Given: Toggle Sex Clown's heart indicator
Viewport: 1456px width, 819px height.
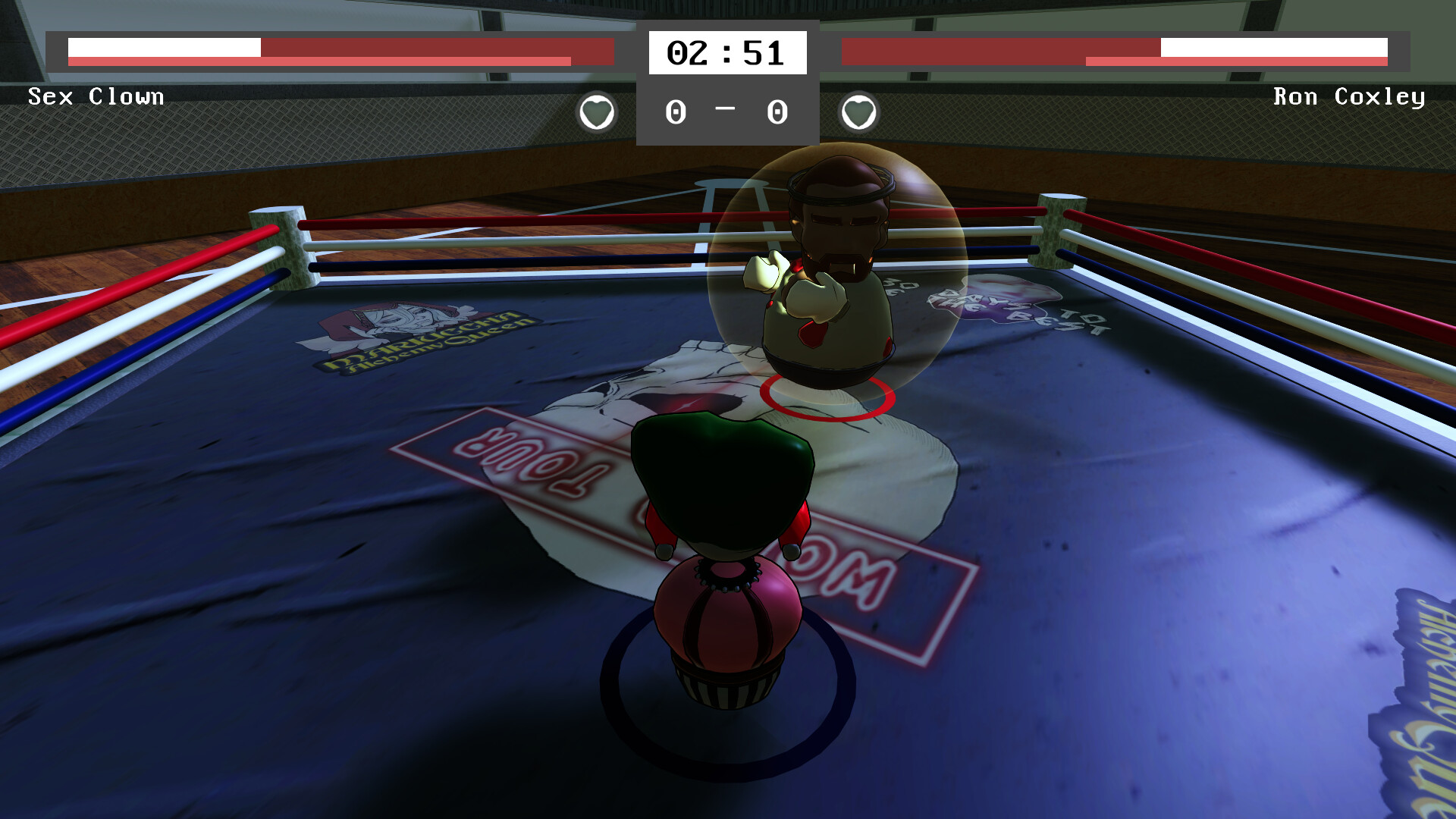Looking at the screenshot, I should tap(596, 111).
